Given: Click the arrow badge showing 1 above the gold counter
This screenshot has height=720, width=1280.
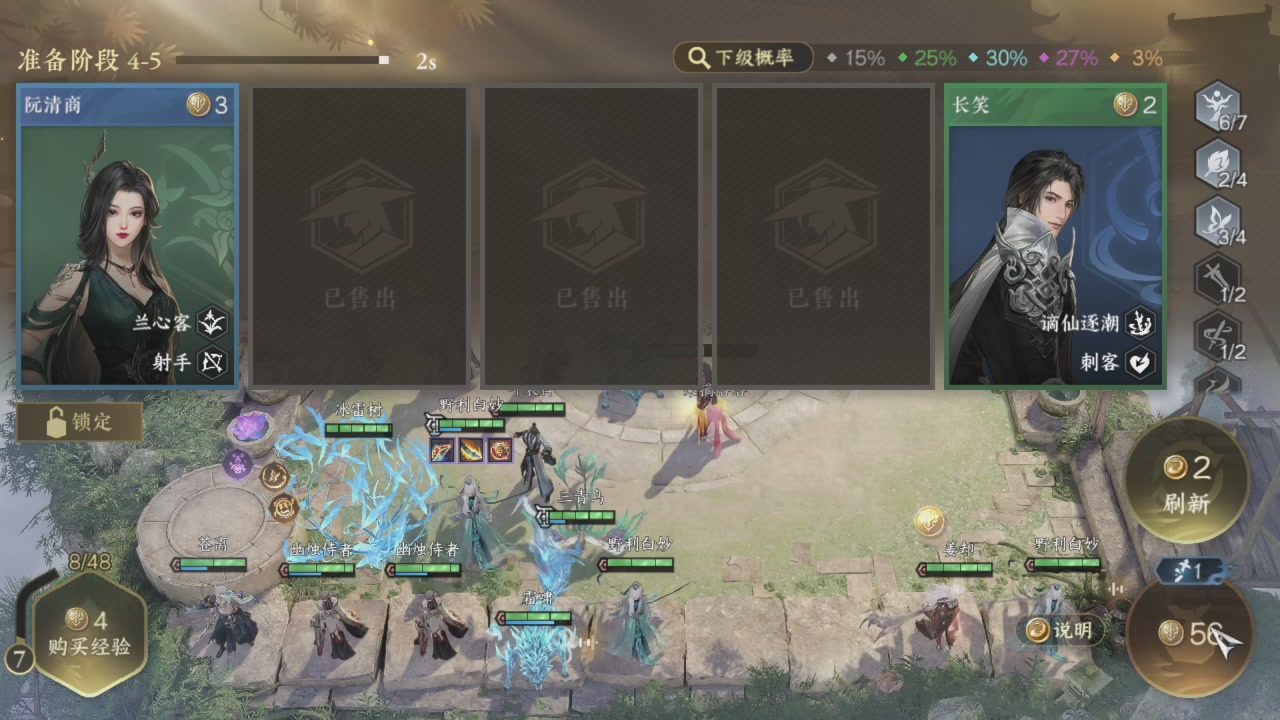Looking at the screenshot, I should coord(1188,572).
